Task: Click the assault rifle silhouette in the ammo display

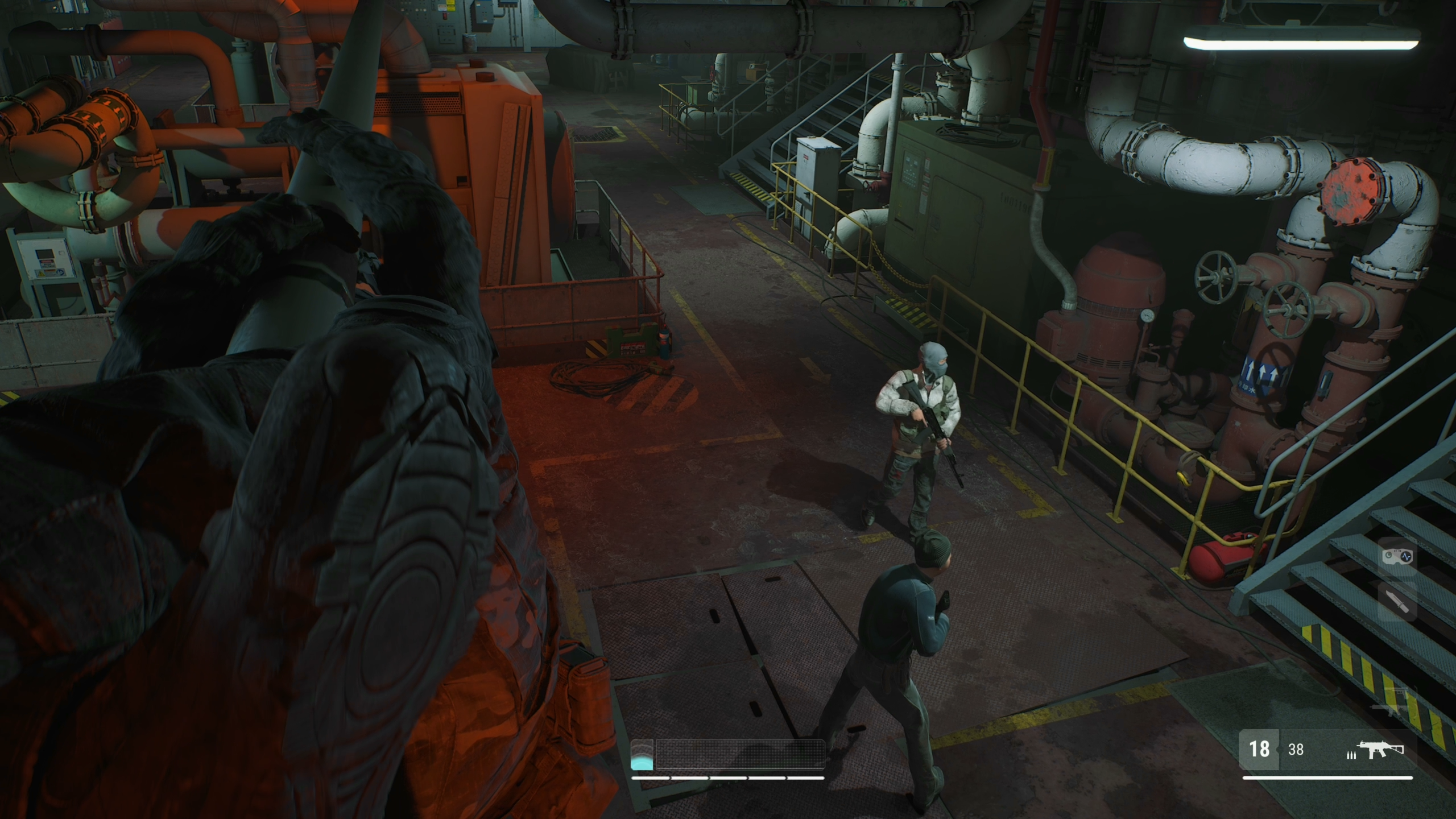Action: pyautogui.click(x=1379, y=749)
